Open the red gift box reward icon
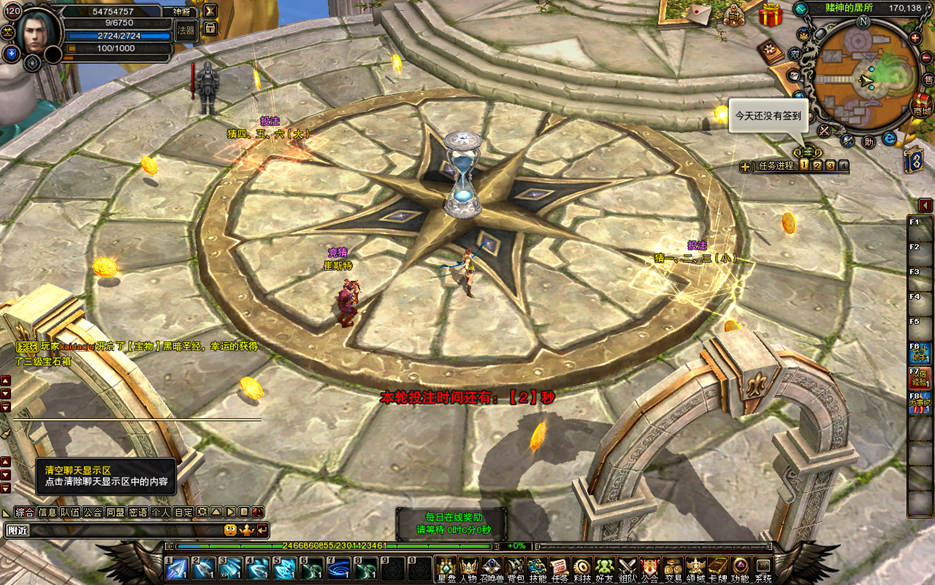935x585 pixels. point(770,15)
